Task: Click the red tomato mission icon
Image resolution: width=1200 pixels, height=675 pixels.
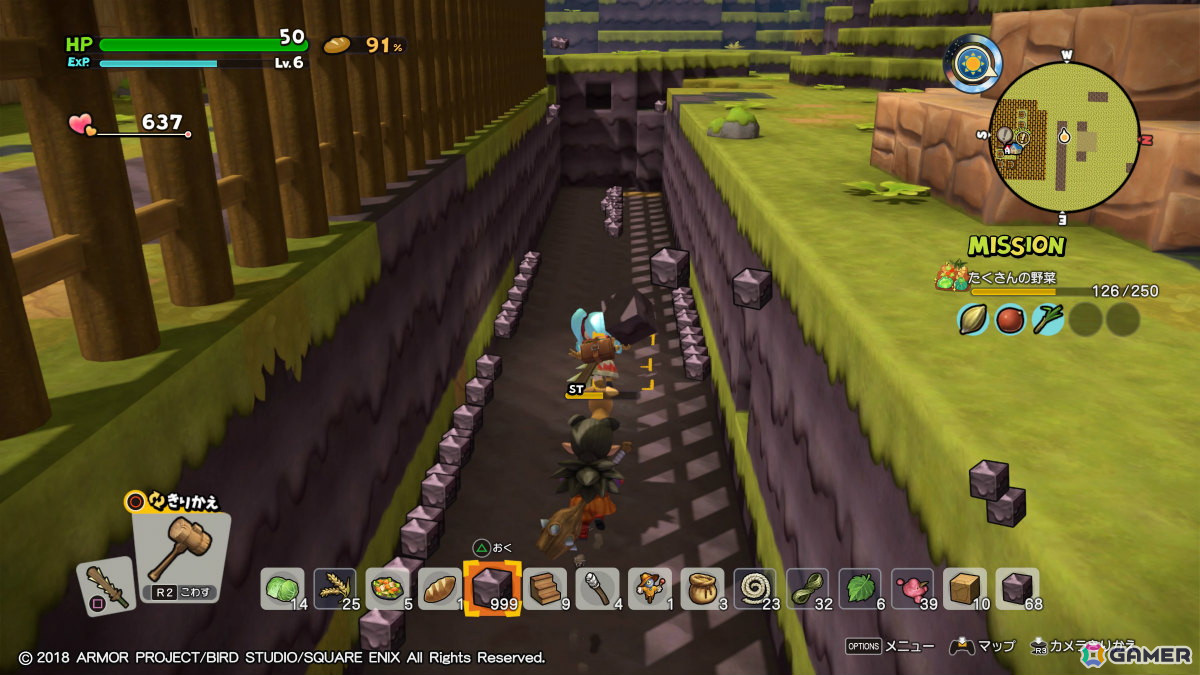Action: pyautogui.click(x=1010, y=319)
